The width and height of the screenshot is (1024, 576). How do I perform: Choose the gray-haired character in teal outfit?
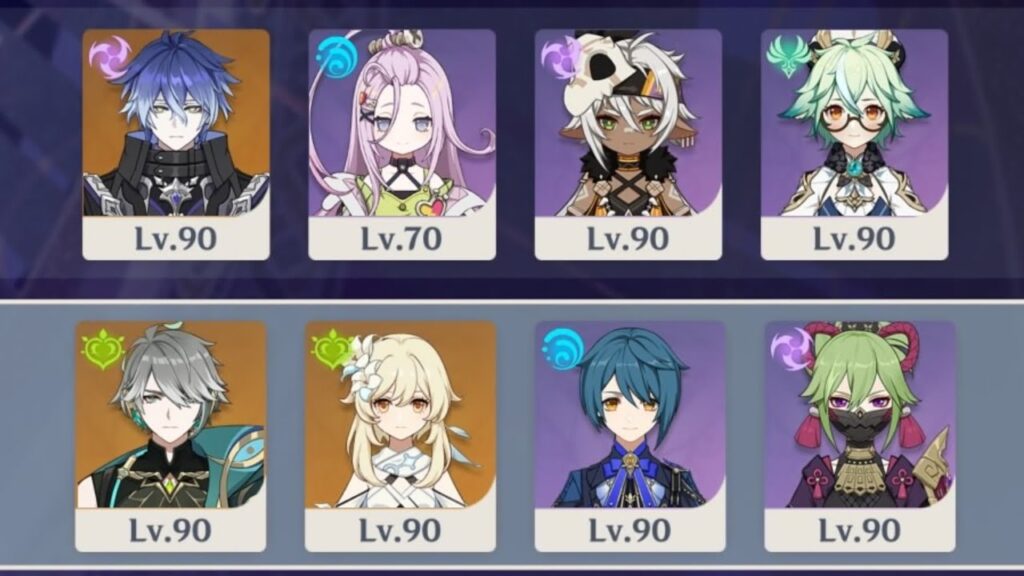point(170,435)
